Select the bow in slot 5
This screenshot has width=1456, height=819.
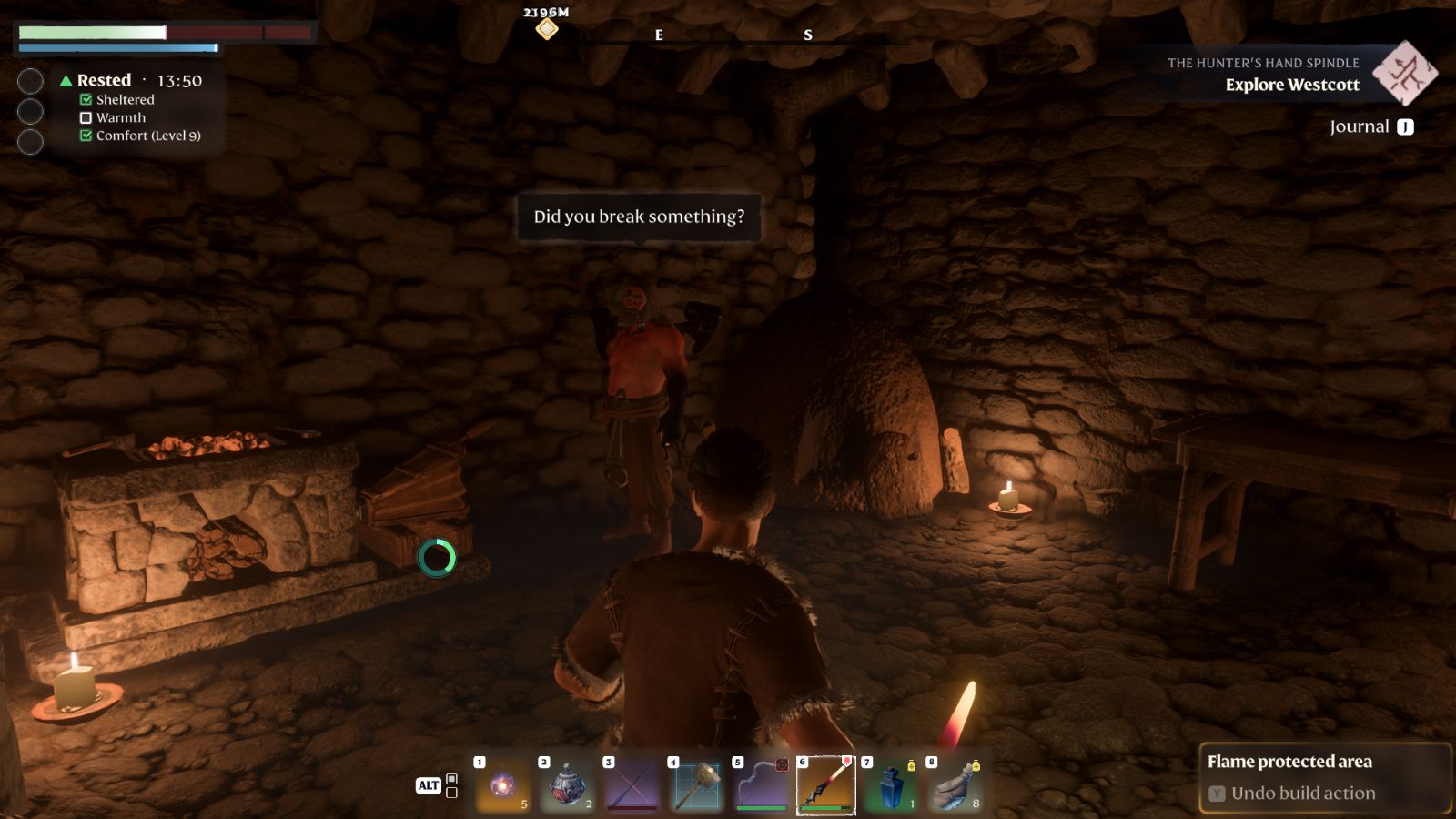pyautogui.click(x=760, y=785)
